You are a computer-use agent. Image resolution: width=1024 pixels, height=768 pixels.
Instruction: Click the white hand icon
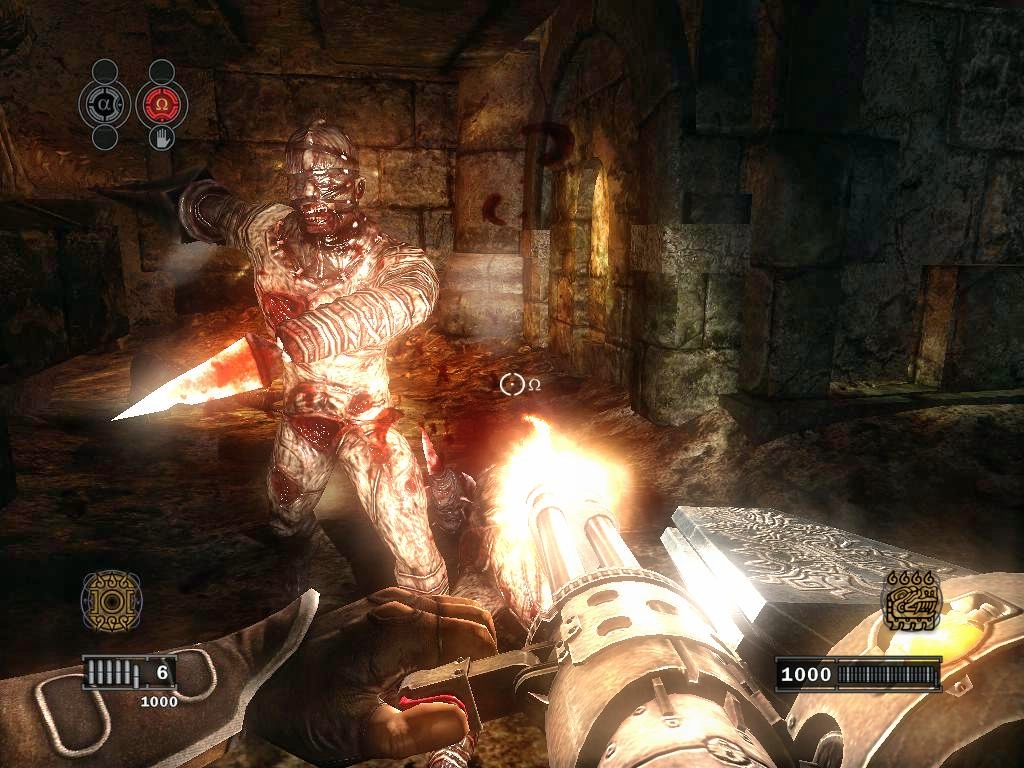(x=160, y=138)
